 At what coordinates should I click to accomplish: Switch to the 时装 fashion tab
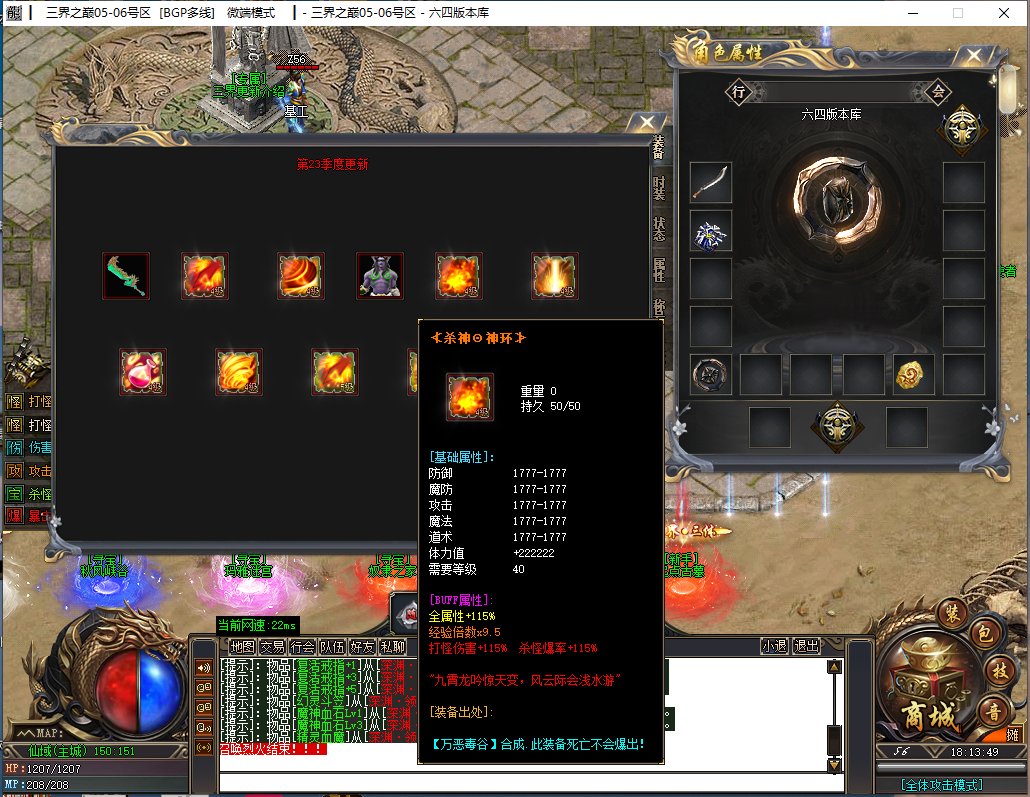(659, 187)
